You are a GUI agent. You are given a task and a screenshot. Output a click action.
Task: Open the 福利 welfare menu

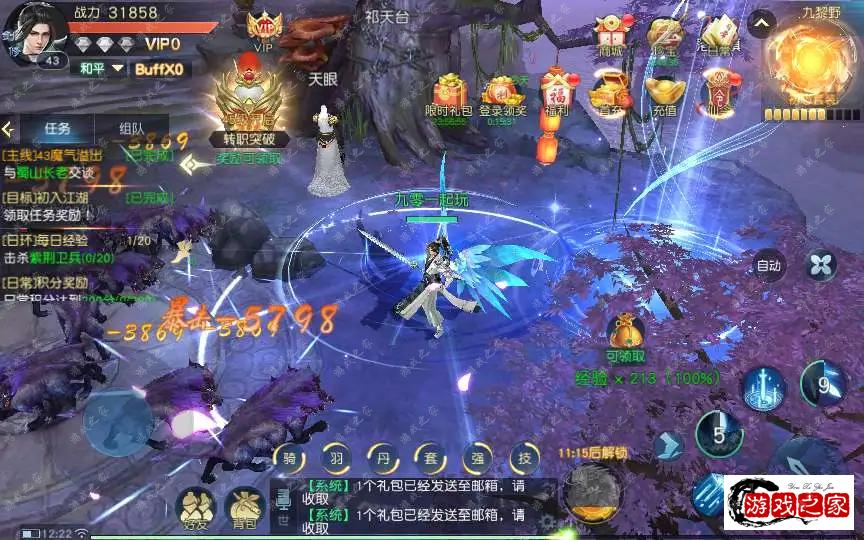[x=554, y=92]
